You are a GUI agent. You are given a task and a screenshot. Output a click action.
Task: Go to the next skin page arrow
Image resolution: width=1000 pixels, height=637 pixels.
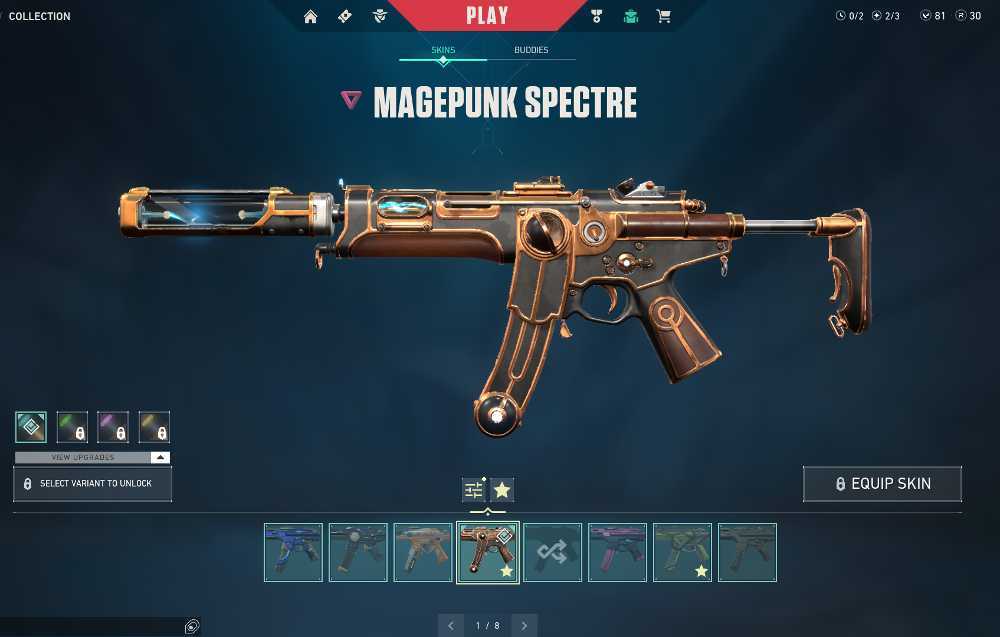pos(525,626)
